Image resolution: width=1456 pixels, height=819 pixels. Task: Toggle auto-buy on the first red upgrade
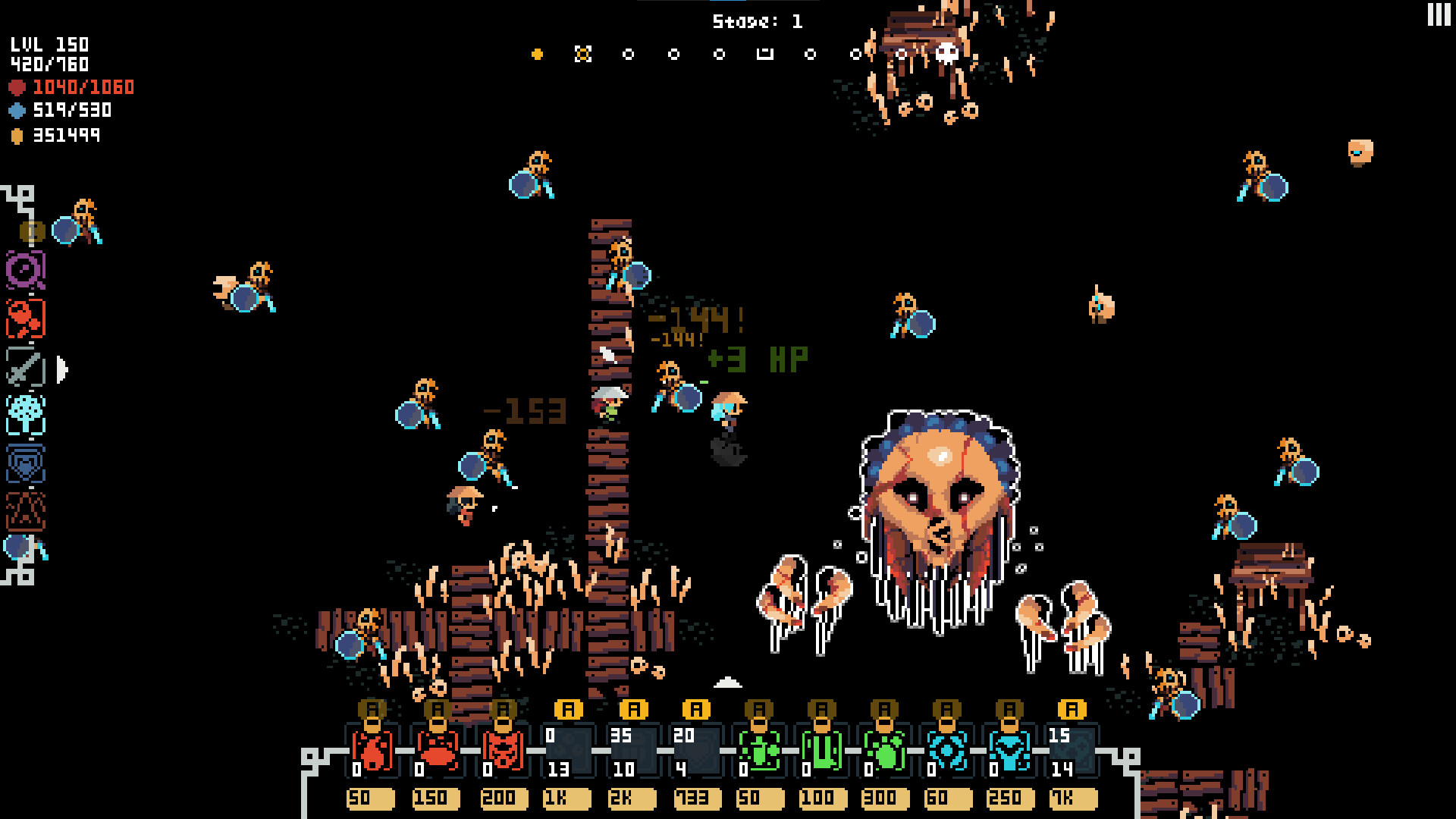[x=371, y=711]
